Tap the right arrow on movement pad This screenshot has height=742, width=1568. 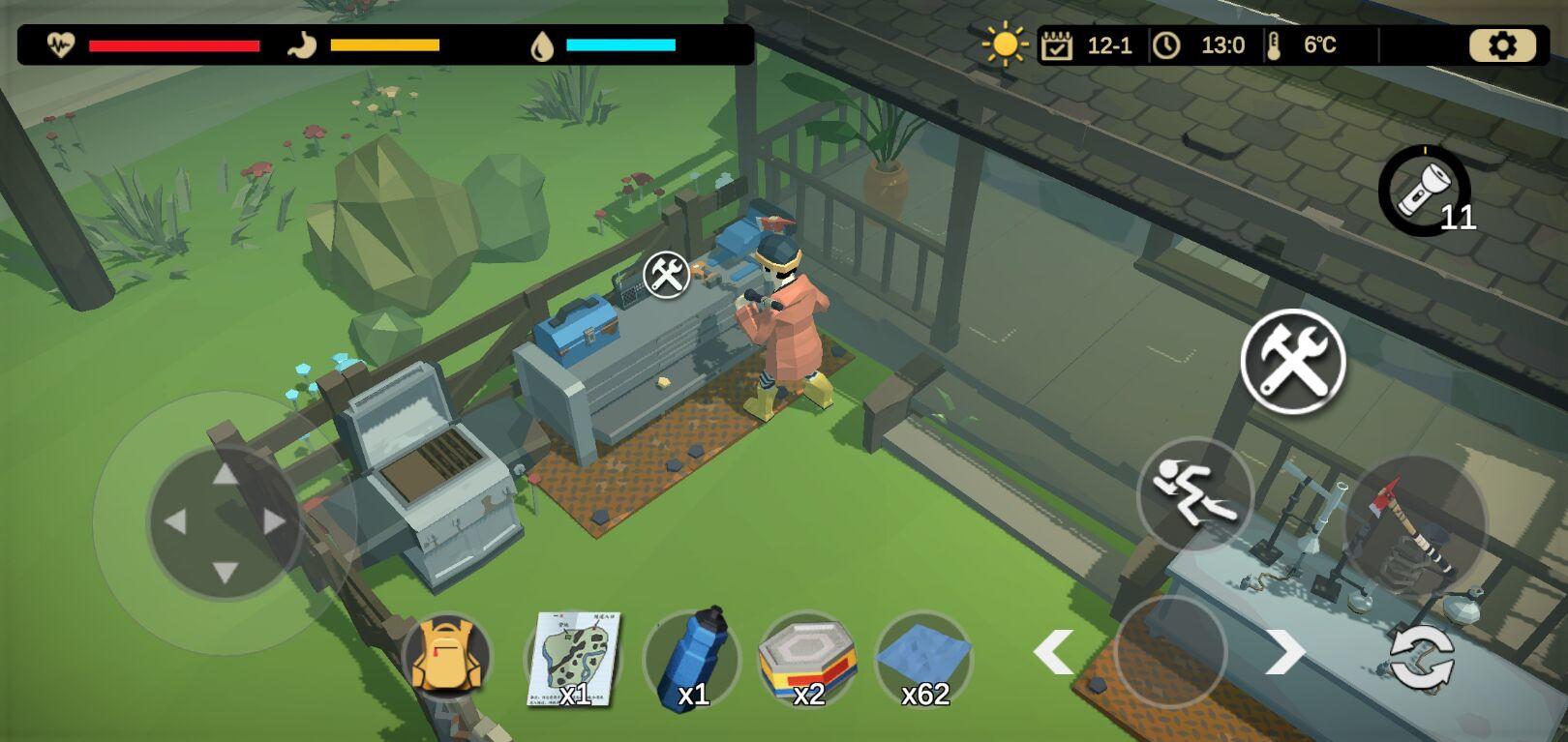(x=275, y=522)
